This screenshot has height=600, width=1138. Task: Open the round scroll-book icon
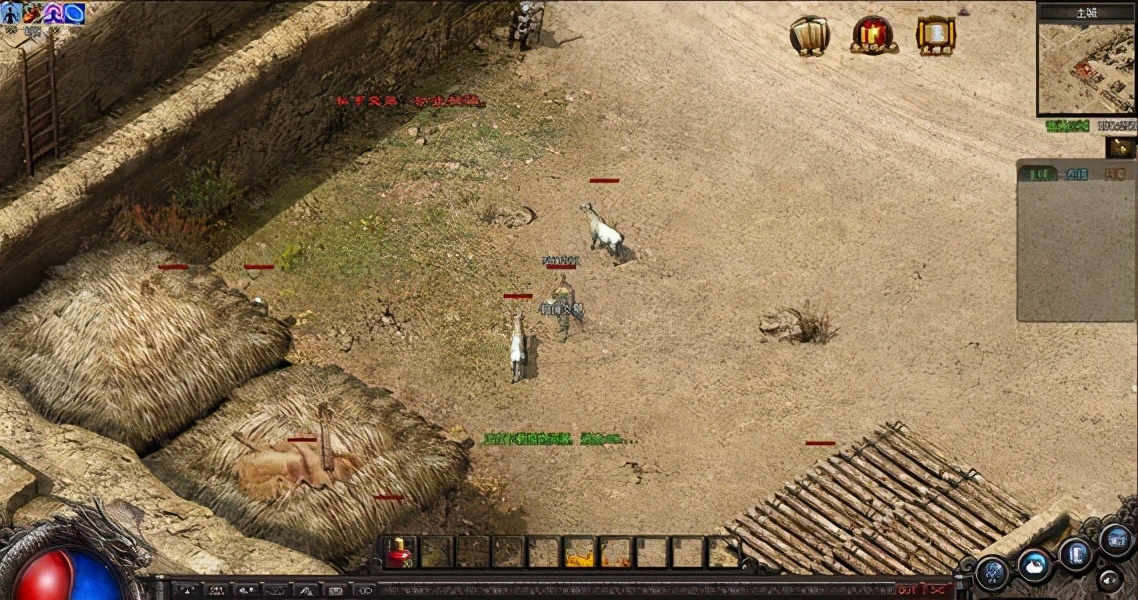(x=809, y=35)
